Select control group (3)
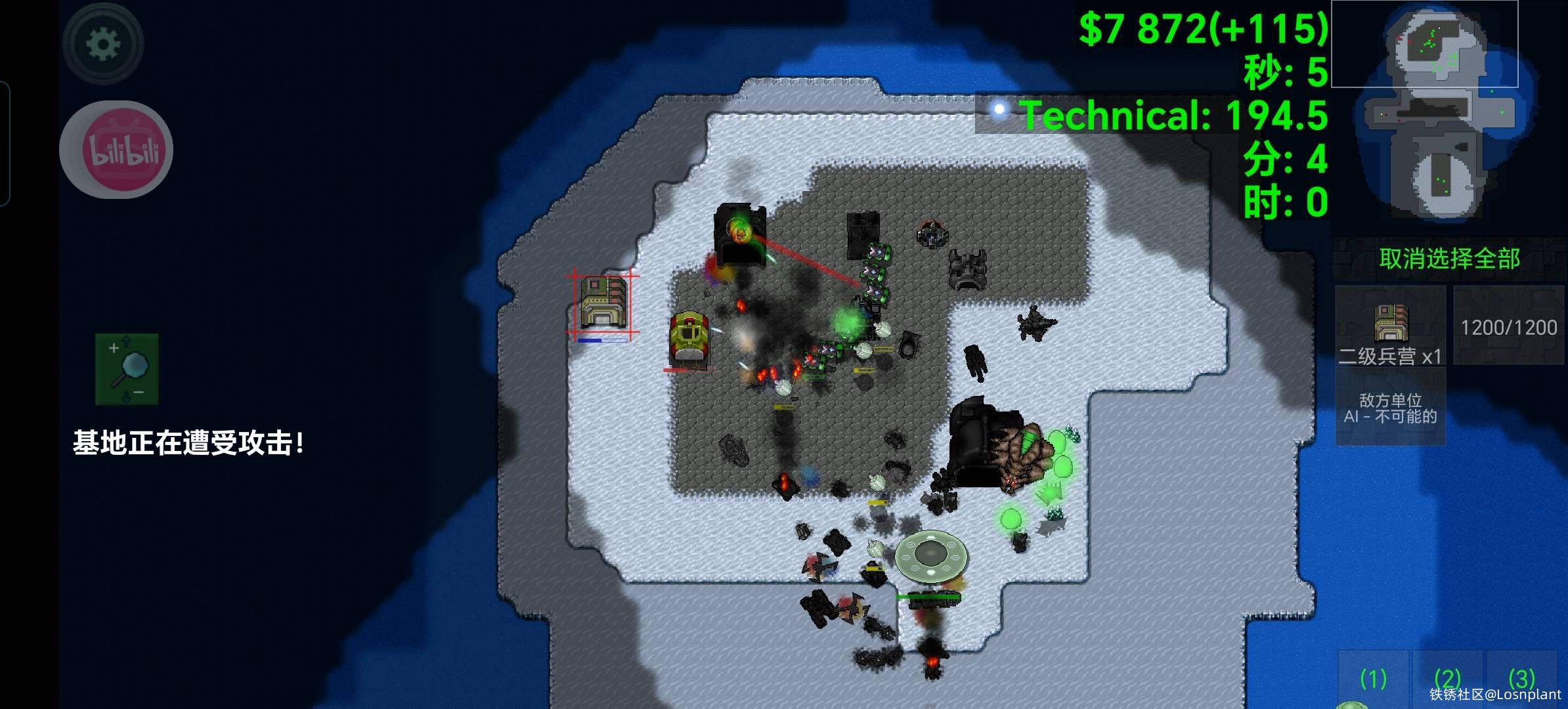This screenshot has height=709, width=1568. tap(1521, 679)
